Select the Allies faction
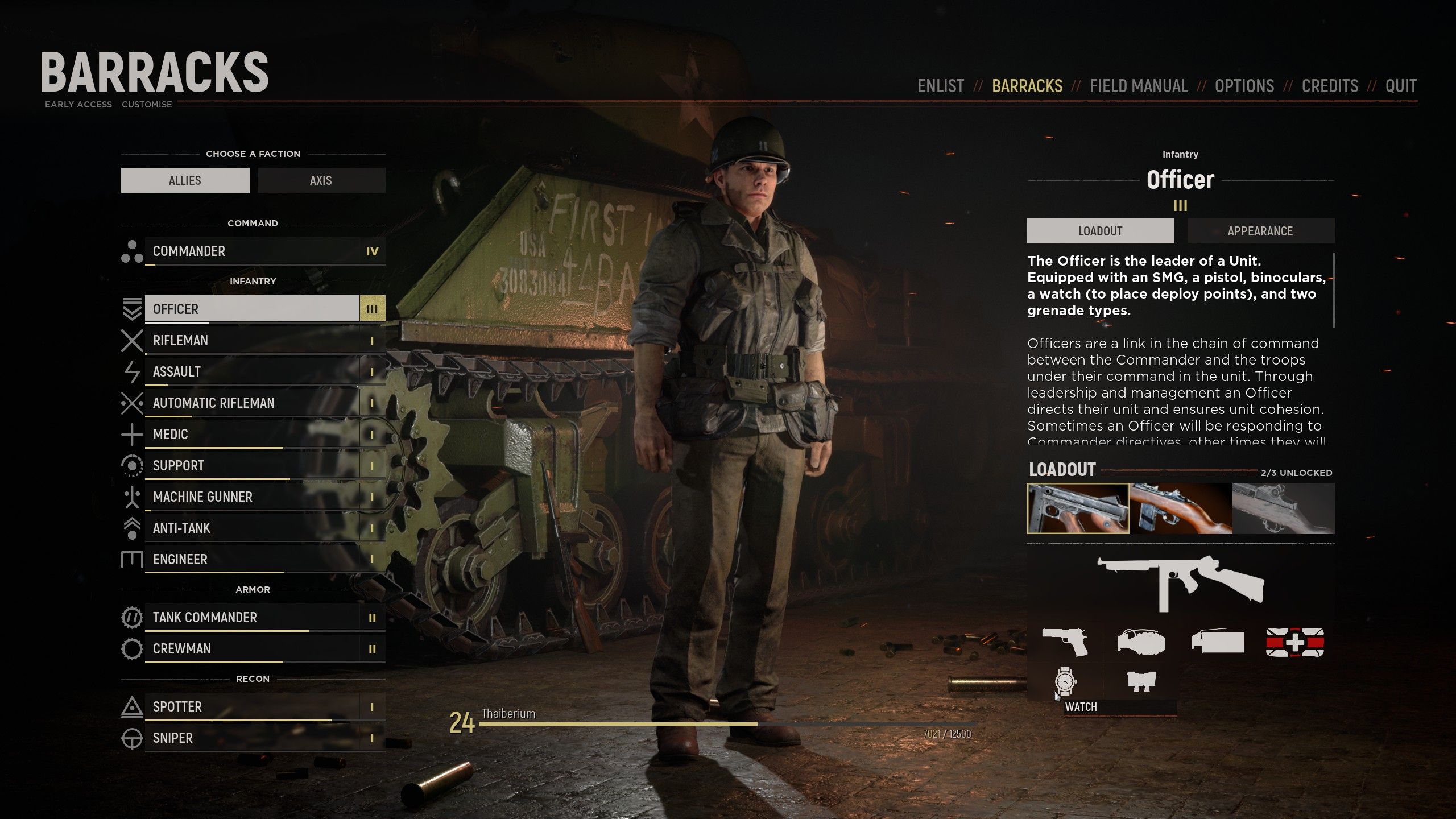Screen dimensions: 1456x819 (x=185, y=180)
